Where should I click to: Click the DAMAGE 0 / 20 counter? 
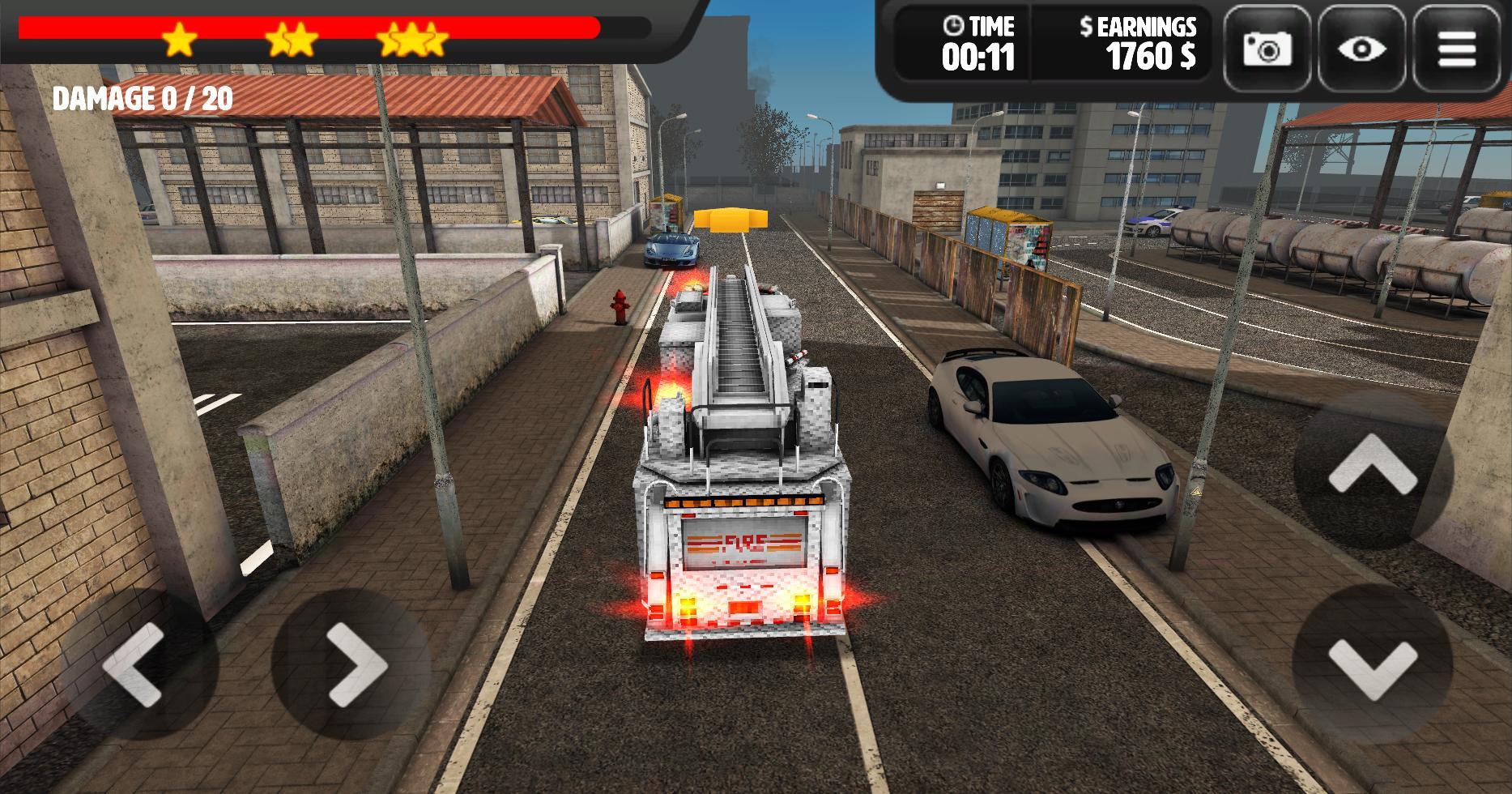pos(142,98)
